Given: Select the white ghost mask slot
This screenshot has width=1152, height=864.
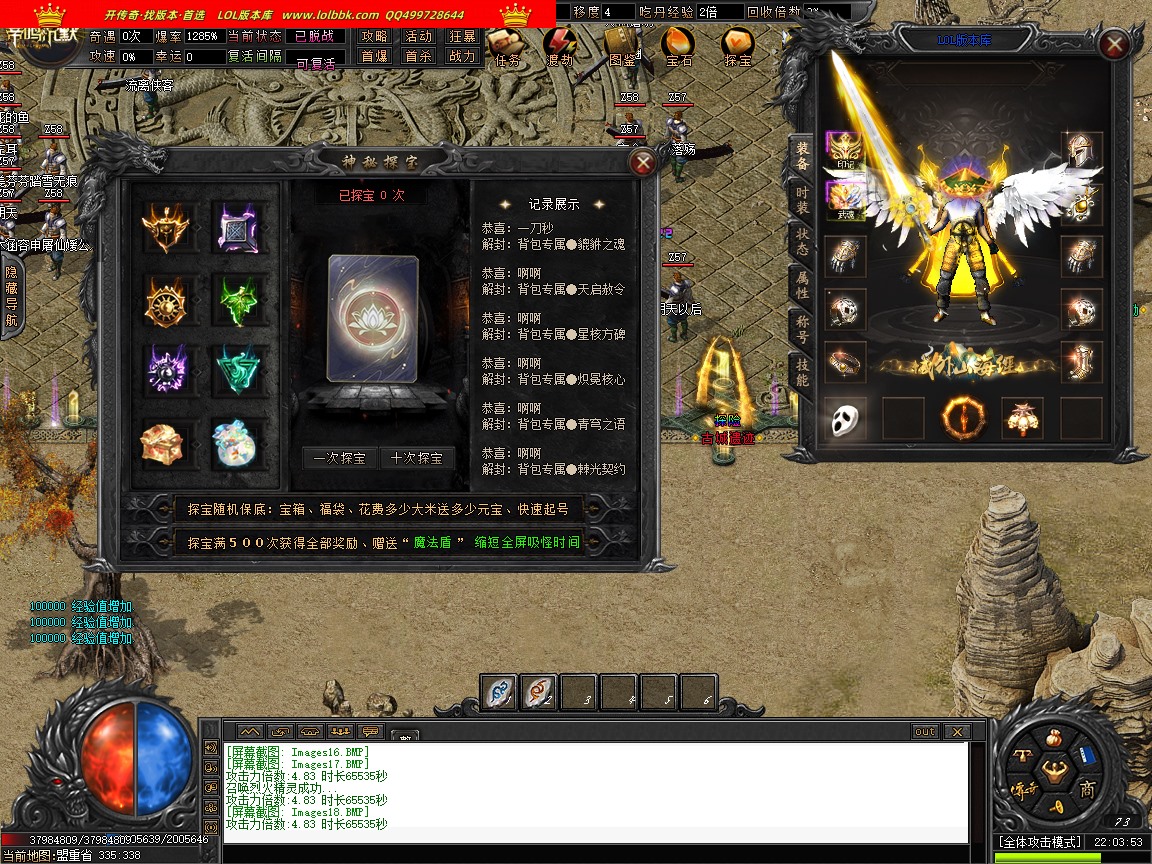Looking at the screenshot, I should click(x=845, y=418).
